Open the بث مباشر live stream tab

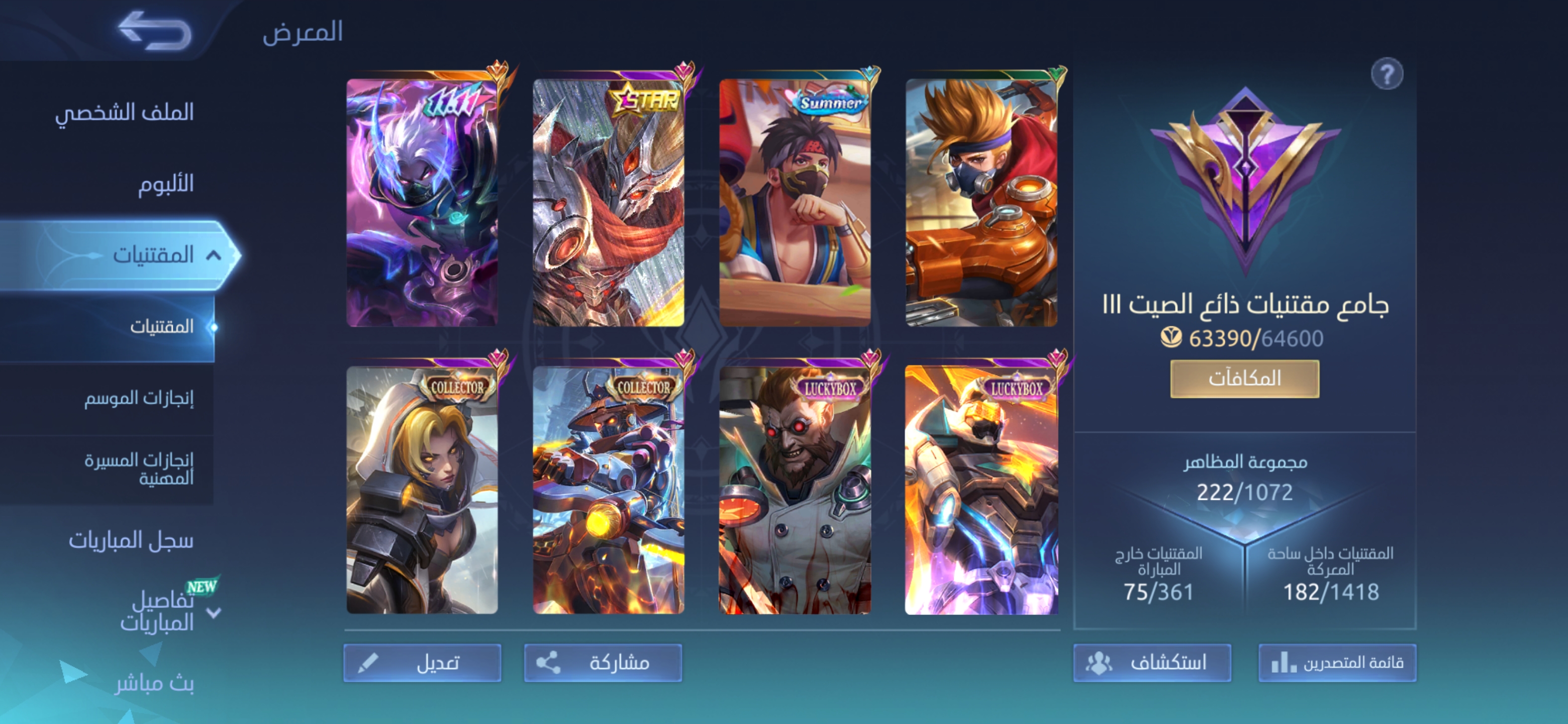tap(155, 683)
